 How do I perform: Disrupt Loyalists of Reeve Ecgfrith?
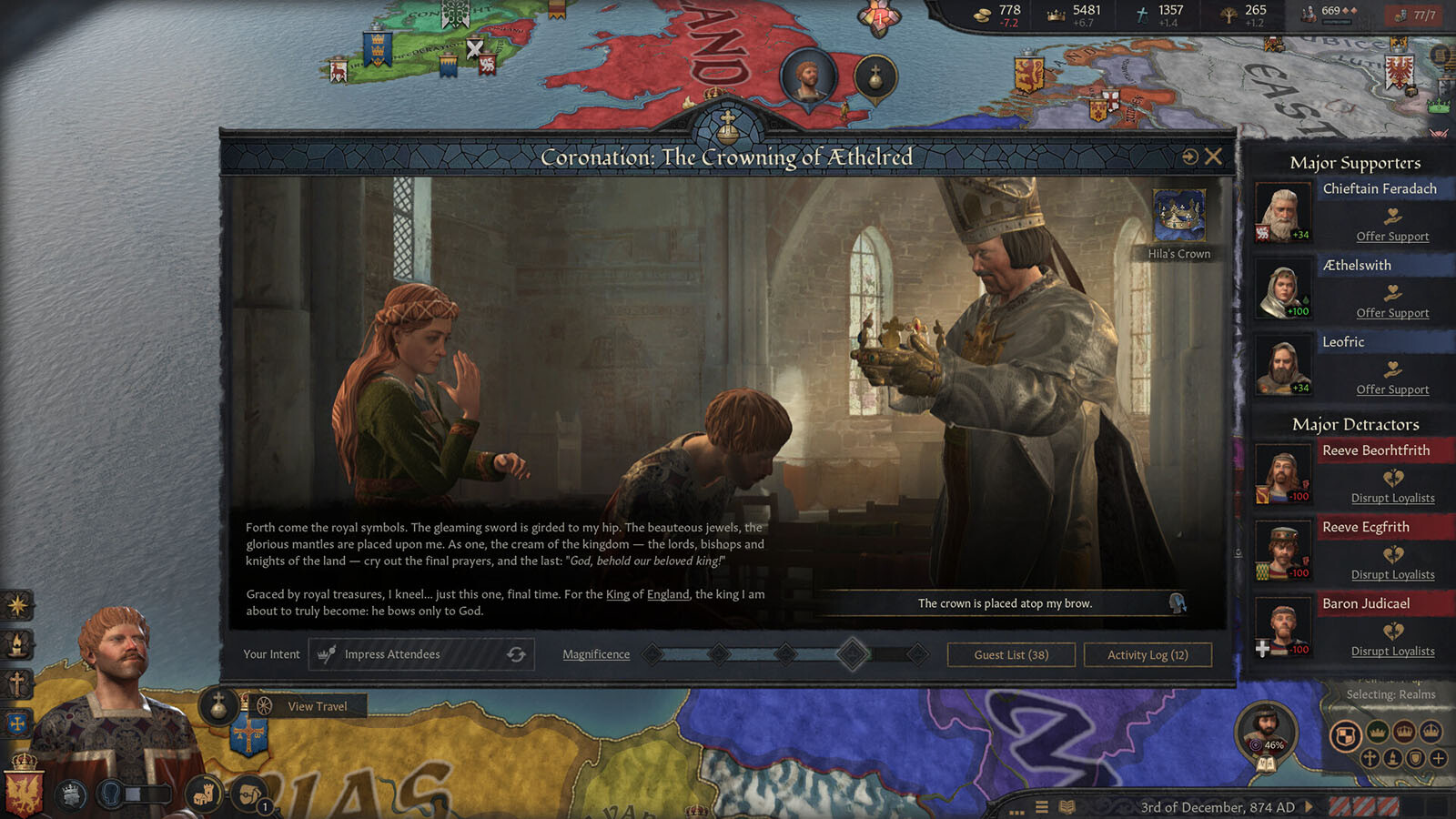click(x=1392, y=574)
